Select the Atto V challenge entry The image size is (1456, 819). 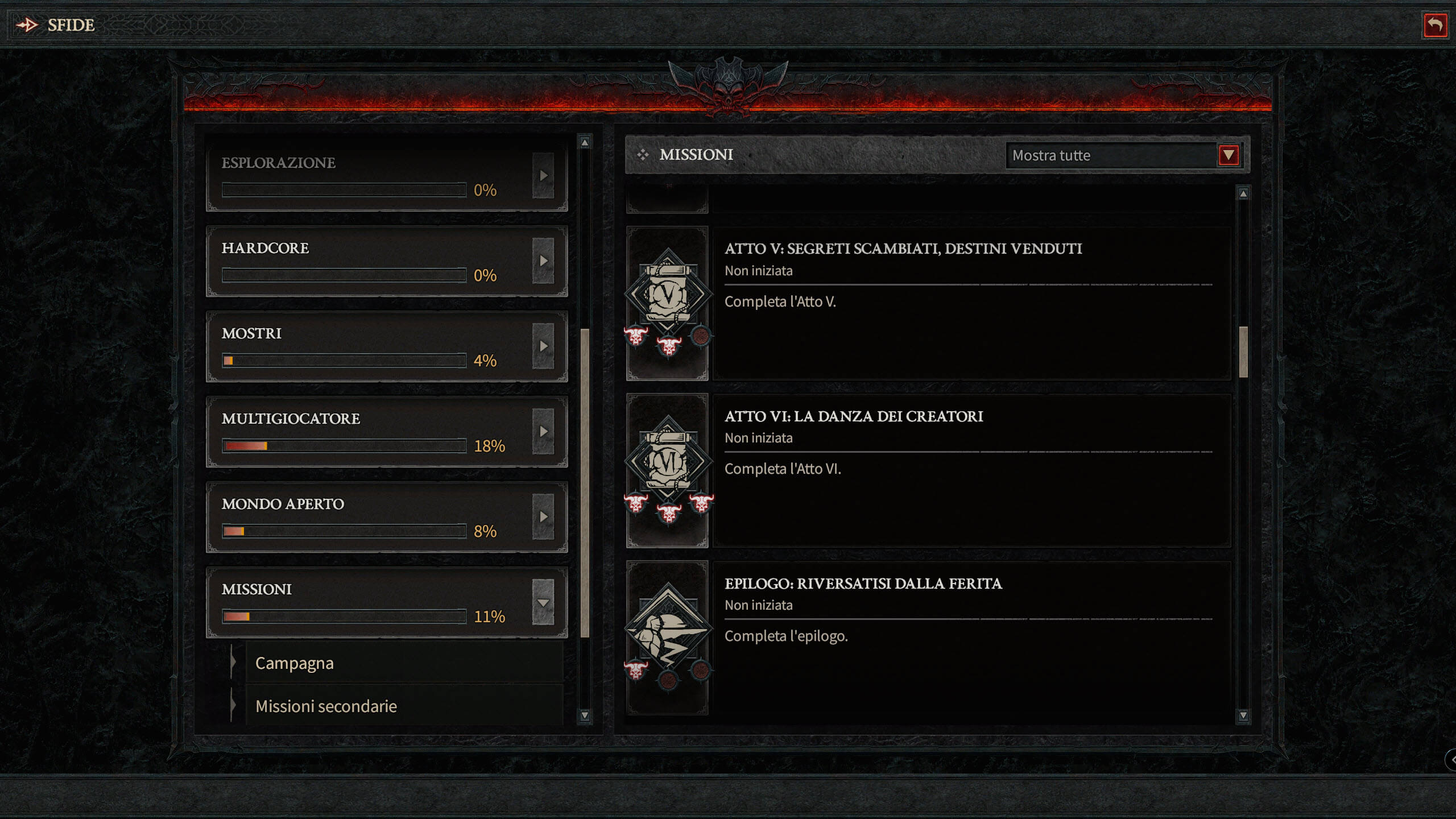coord(970,303)
